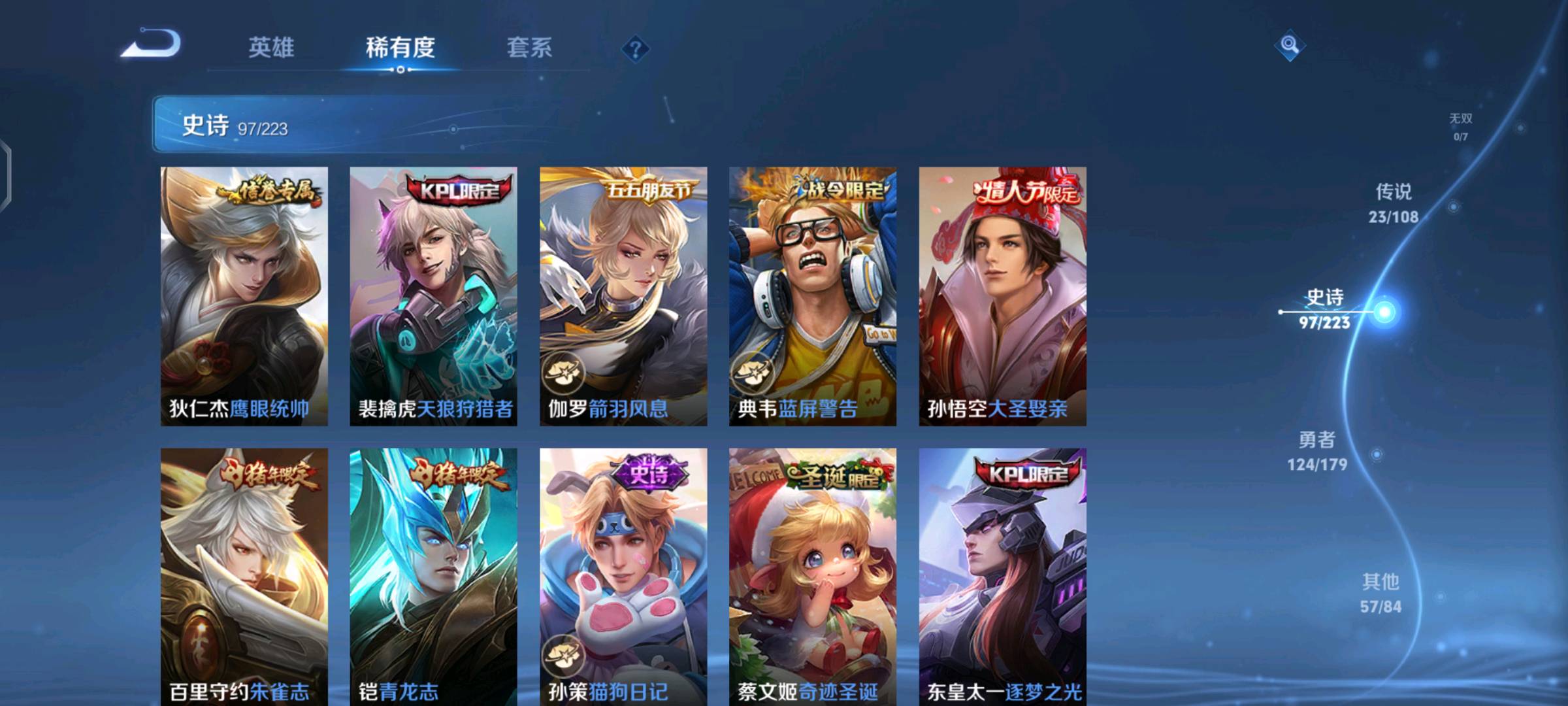Select the 狄仁杰 鹰眼统帅 skin card
This screenshot has height=706, width=1568.
(244, 296)
